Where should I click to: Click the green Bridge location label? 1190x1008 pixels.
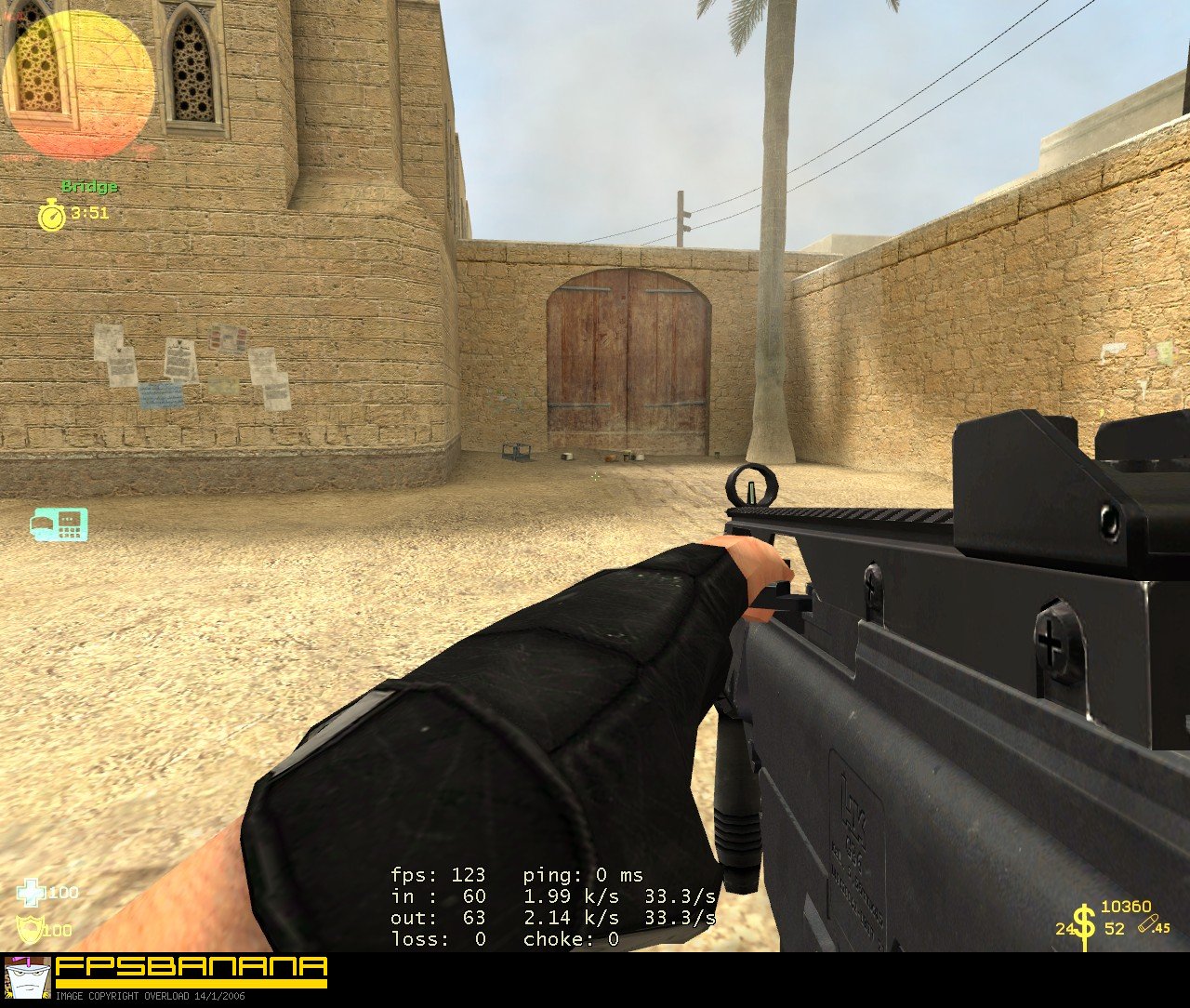point(88,186)
